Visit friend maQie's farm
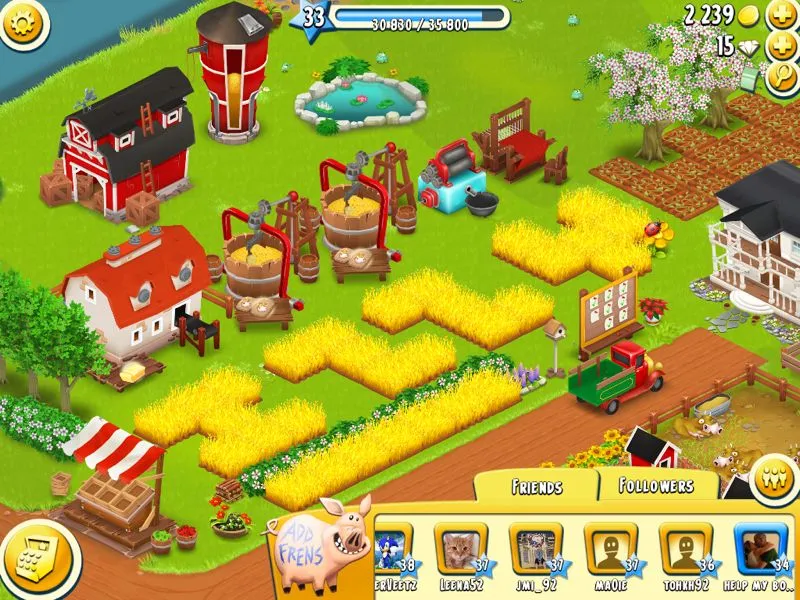Viewport: 800px width, 600px height. coord(610,548)
